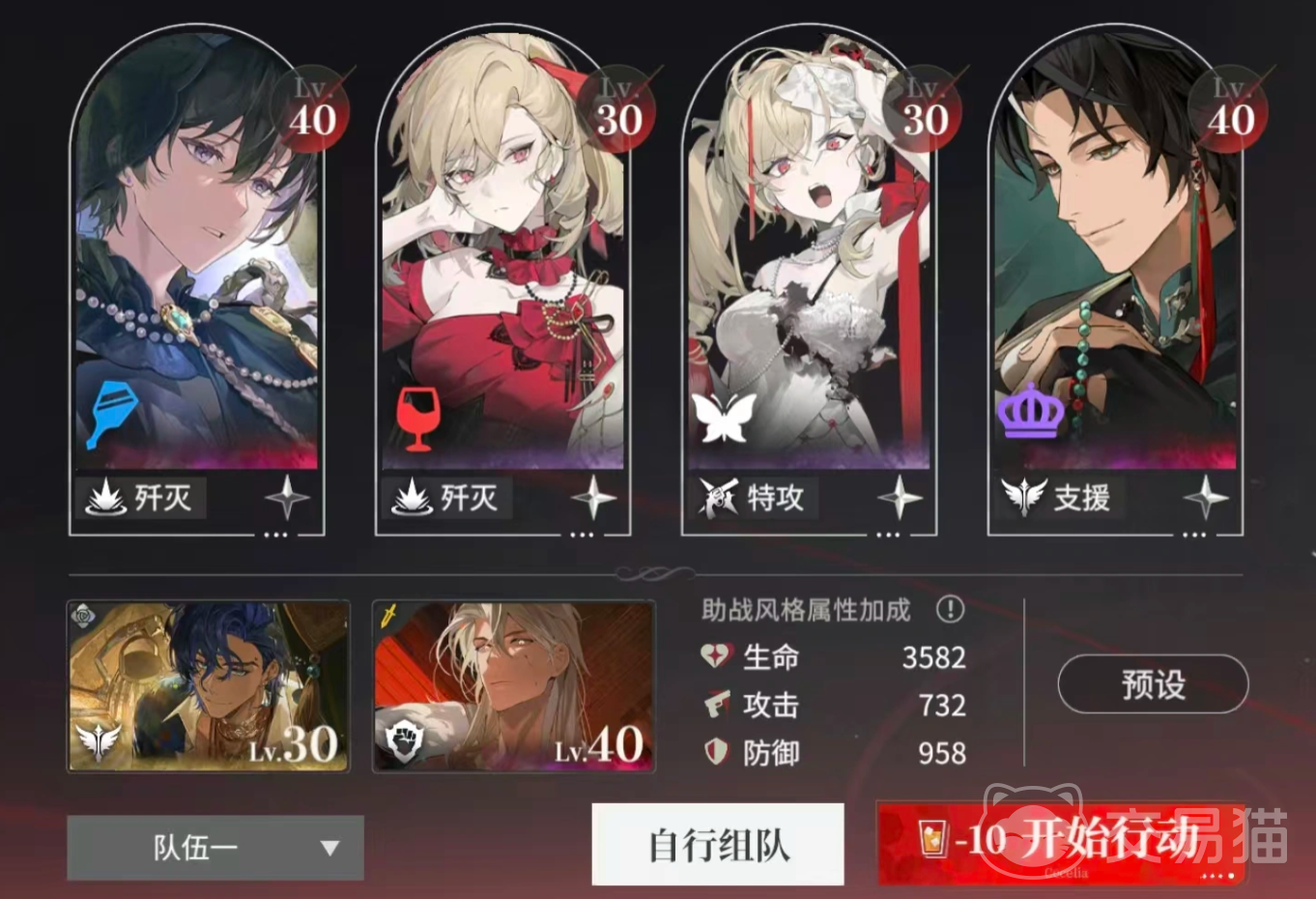
Task: Click the white butterfly icon on third character
Action: [723, 418]
